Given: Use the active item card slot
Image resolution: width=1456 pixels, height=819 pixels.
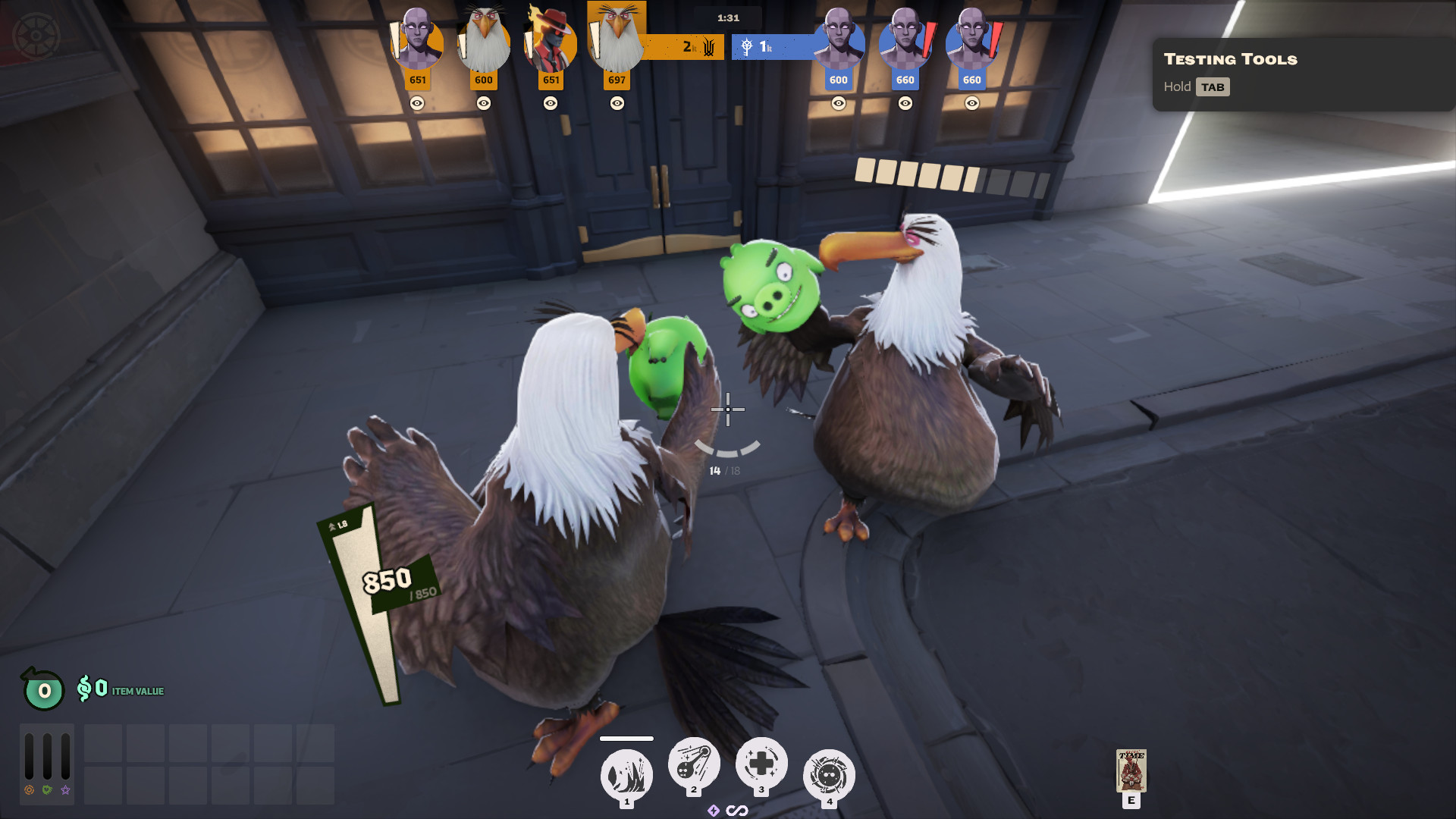Looking at the screenshot, I should (1131, 770).
